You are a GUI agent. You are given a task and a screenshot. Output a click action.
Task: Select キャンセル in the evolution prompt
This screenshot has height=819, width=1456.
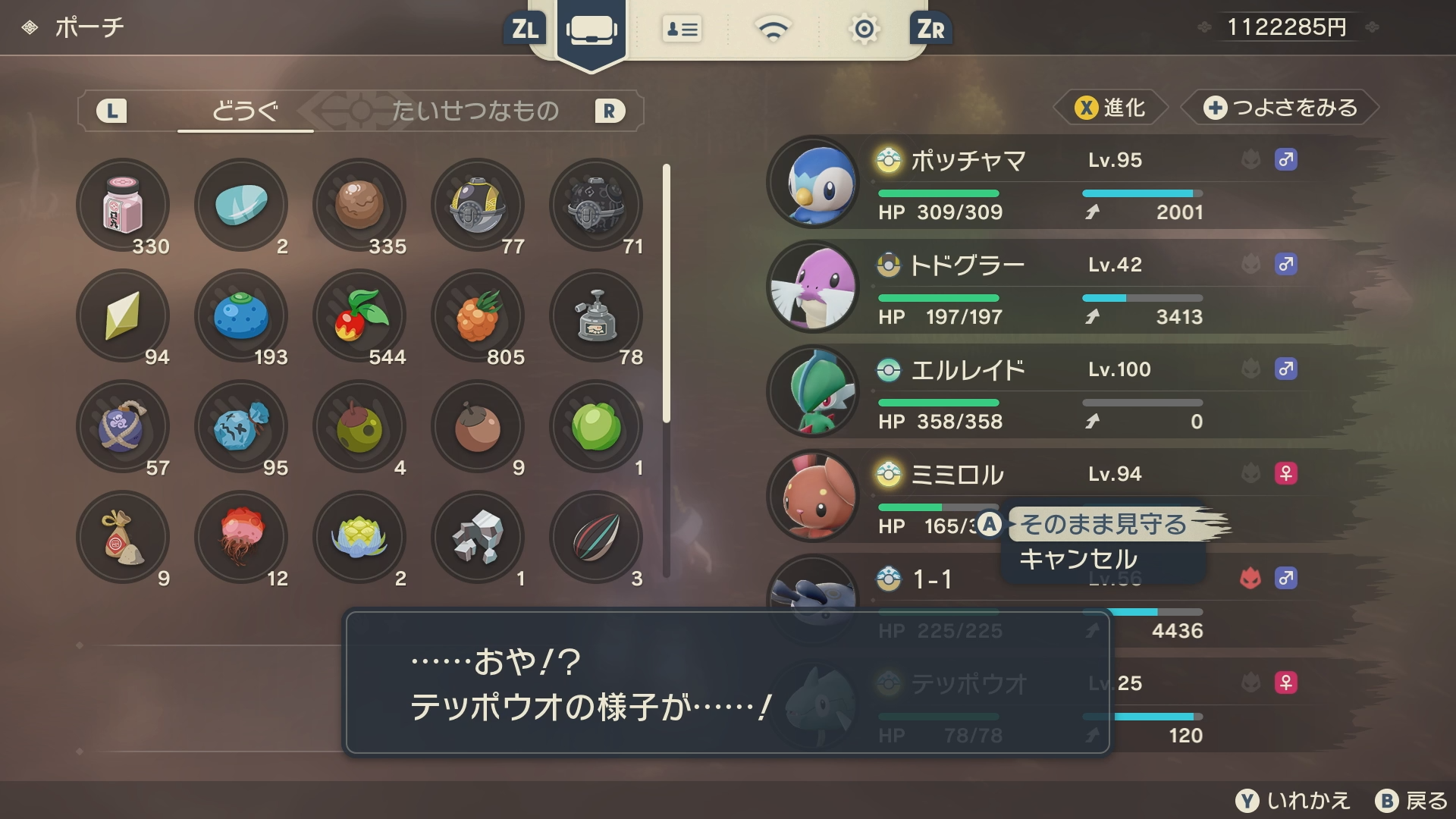(x=1078, y=560)
